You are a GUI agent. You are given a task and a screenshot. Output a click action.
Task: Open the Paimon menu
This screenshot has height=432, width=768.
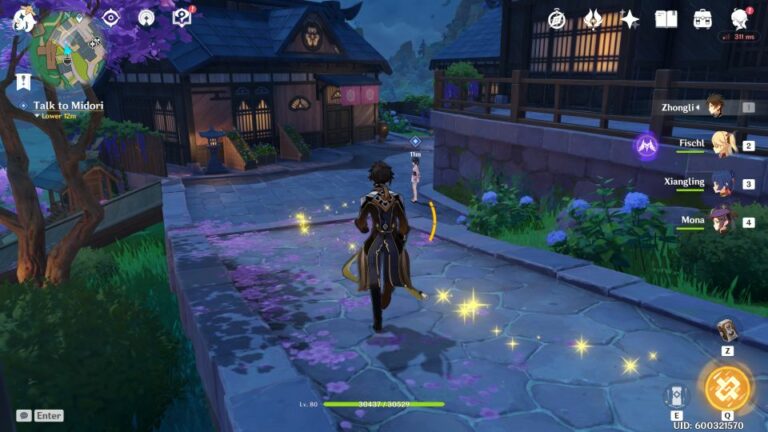pos(23,17)
